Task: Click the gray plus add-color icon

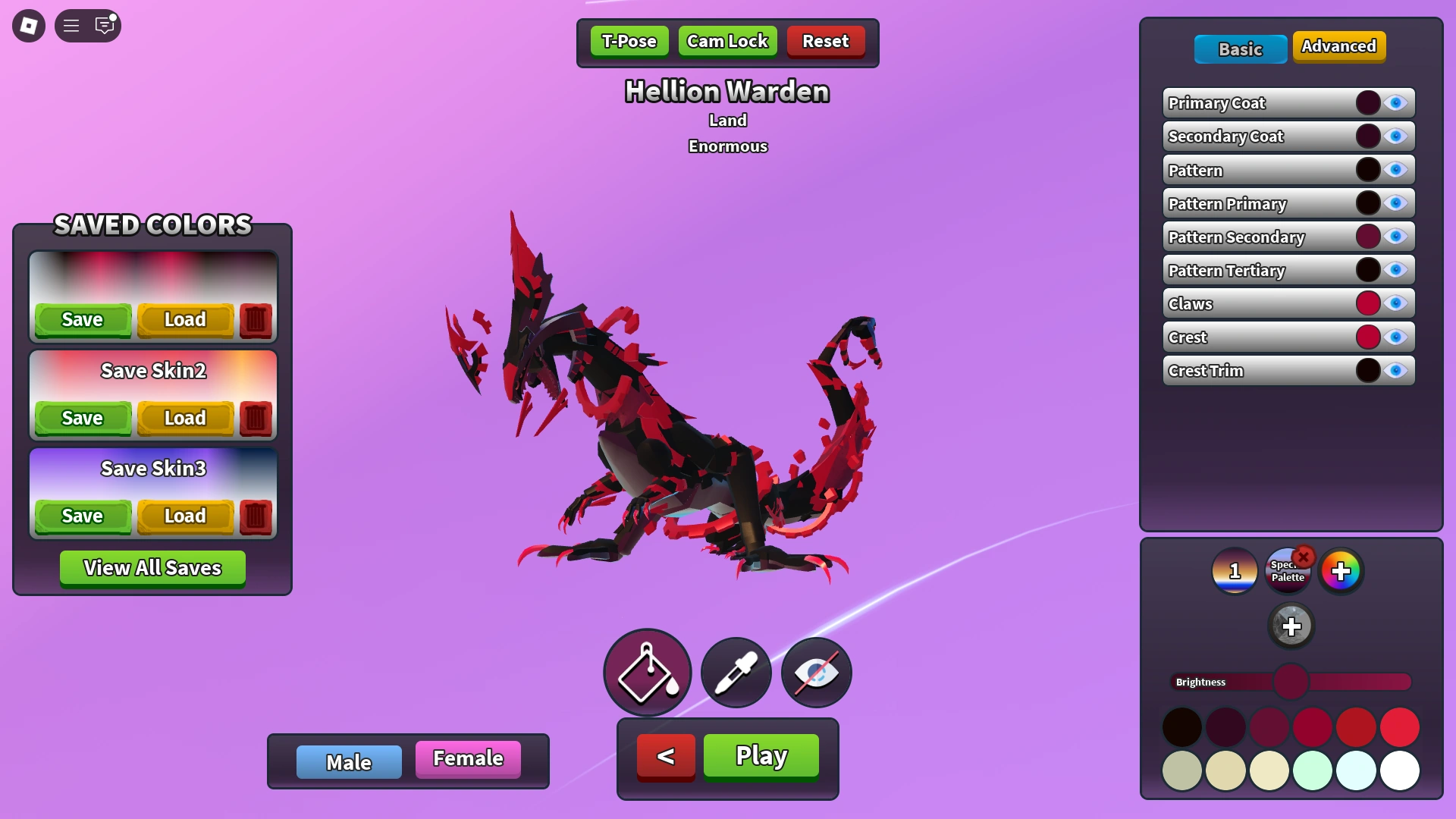Action: (x=1291, y=626)
